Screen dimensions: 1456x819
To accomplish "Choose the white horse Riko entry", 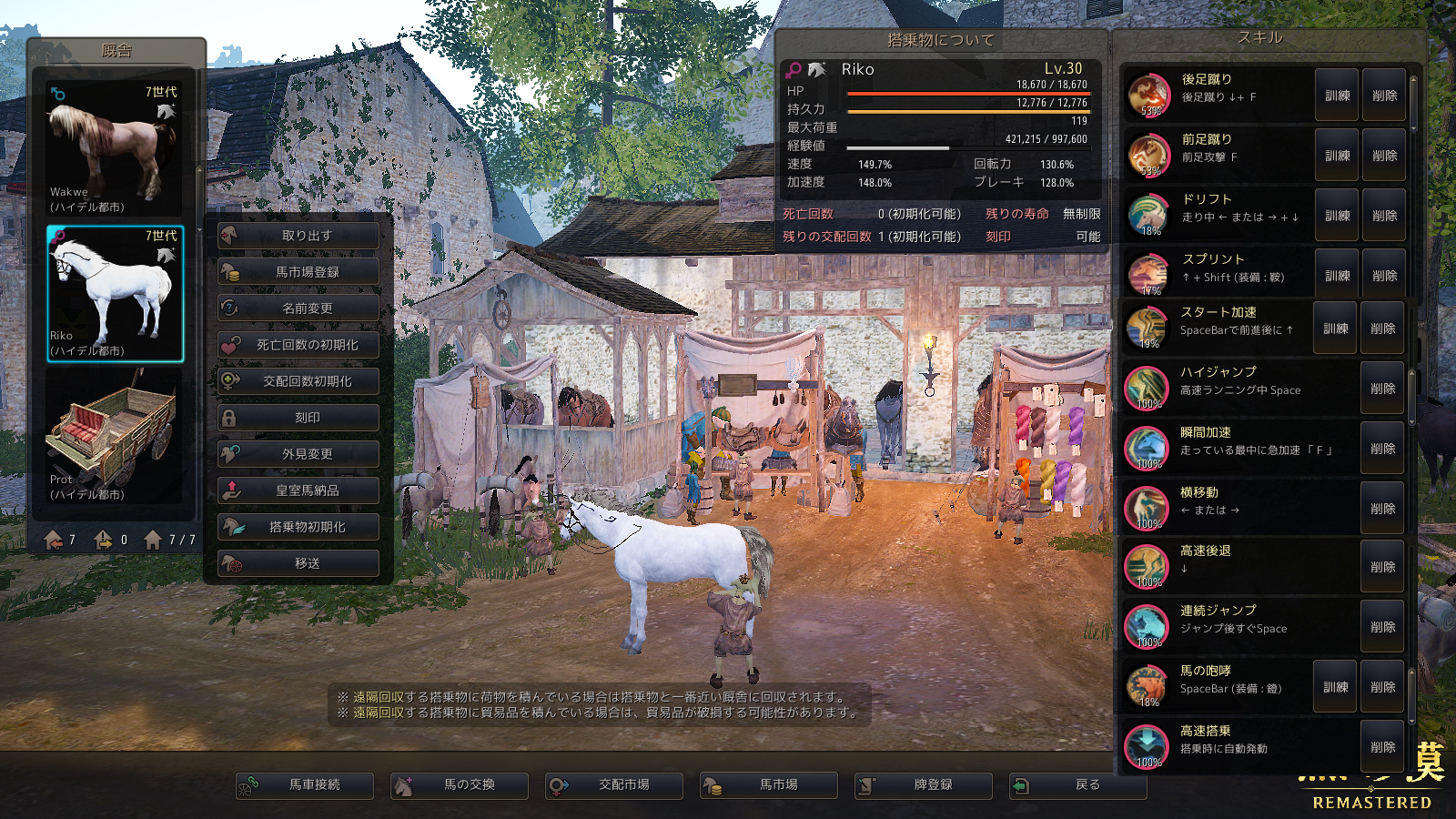I will click(115, 294).
